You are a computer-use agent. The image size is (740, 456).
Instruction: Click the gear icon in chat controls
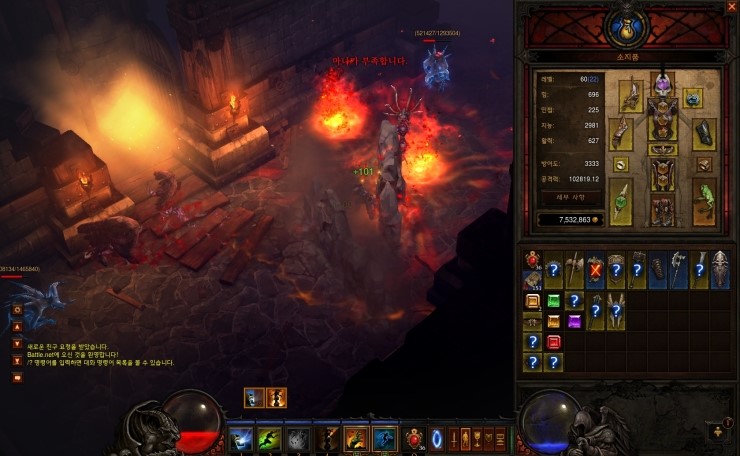17,310
